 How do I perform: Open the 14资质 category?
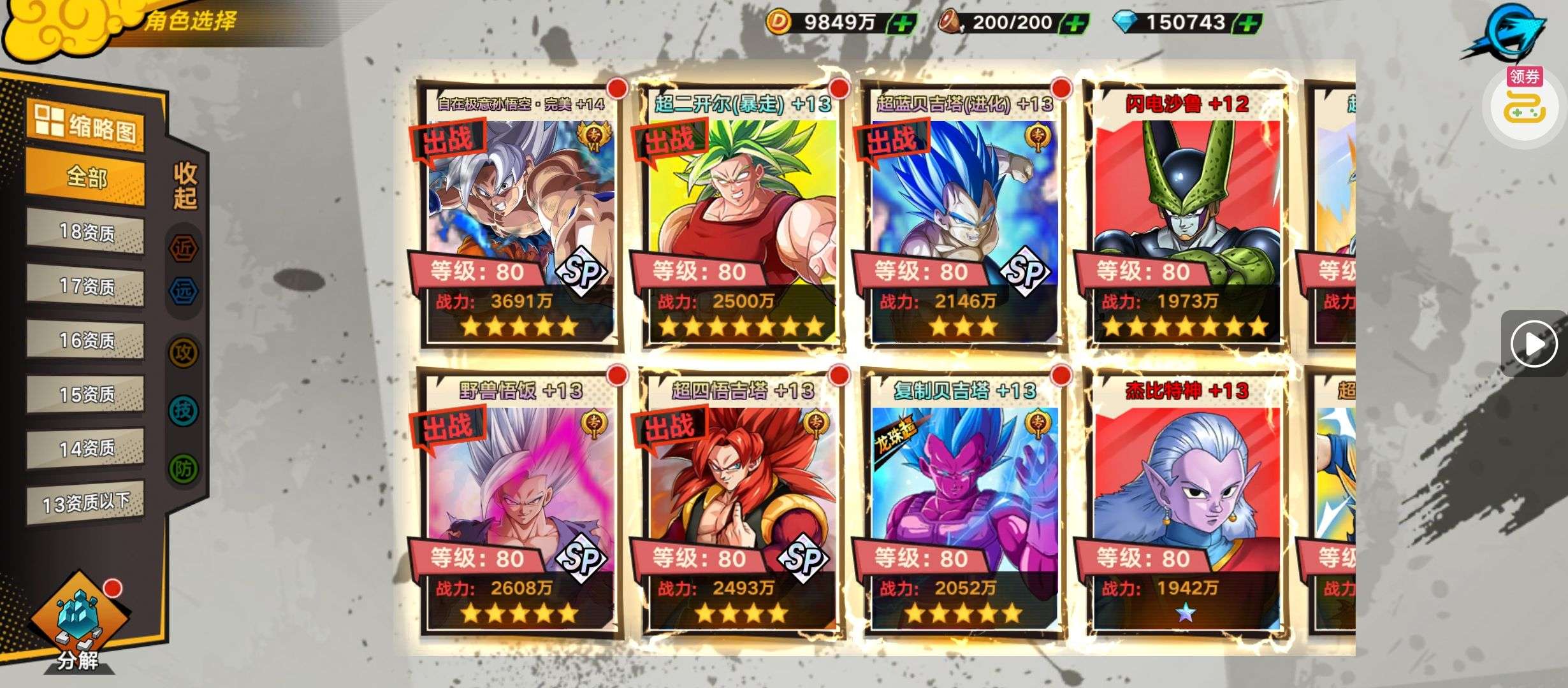pyautogui.click(x=85, y=448)
